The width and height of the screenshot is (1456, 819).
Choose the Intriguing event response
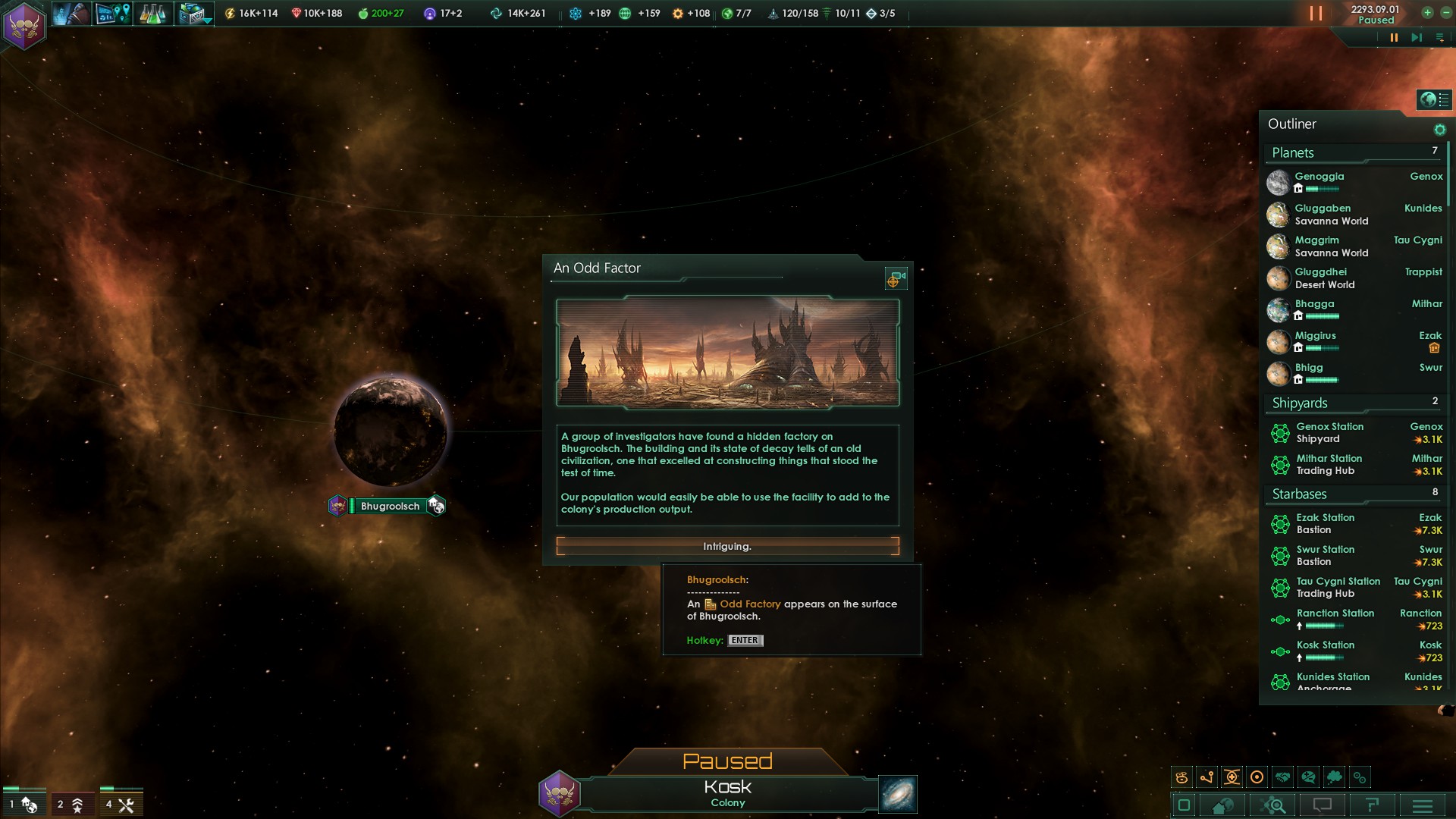(726, 545)
